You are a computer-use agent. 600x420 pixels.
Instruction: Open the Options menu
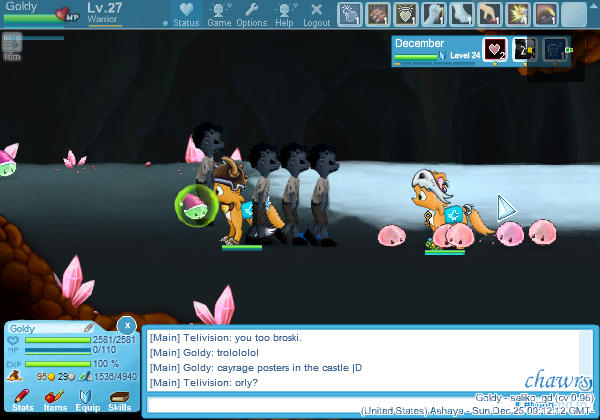click(251, 13)
